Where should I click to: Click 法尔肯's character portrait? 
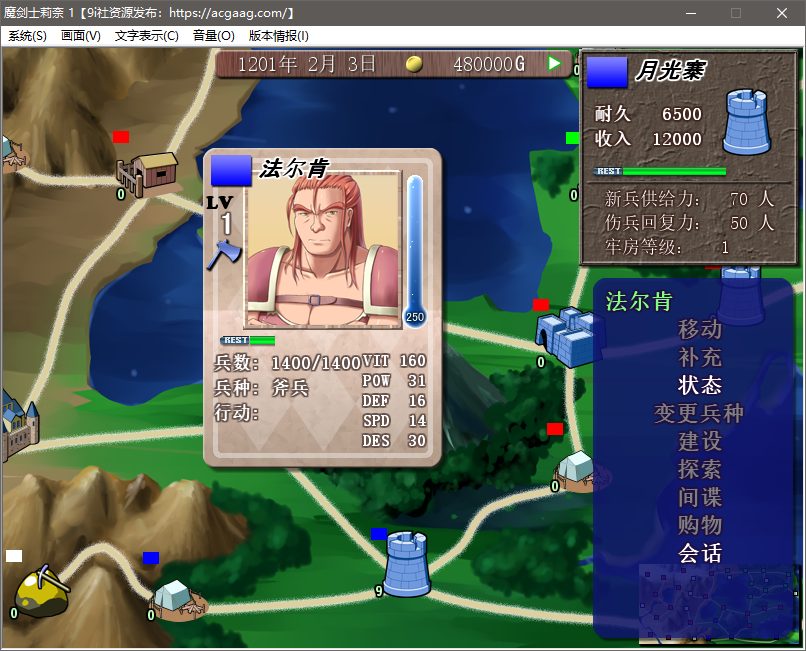[322, 248]
